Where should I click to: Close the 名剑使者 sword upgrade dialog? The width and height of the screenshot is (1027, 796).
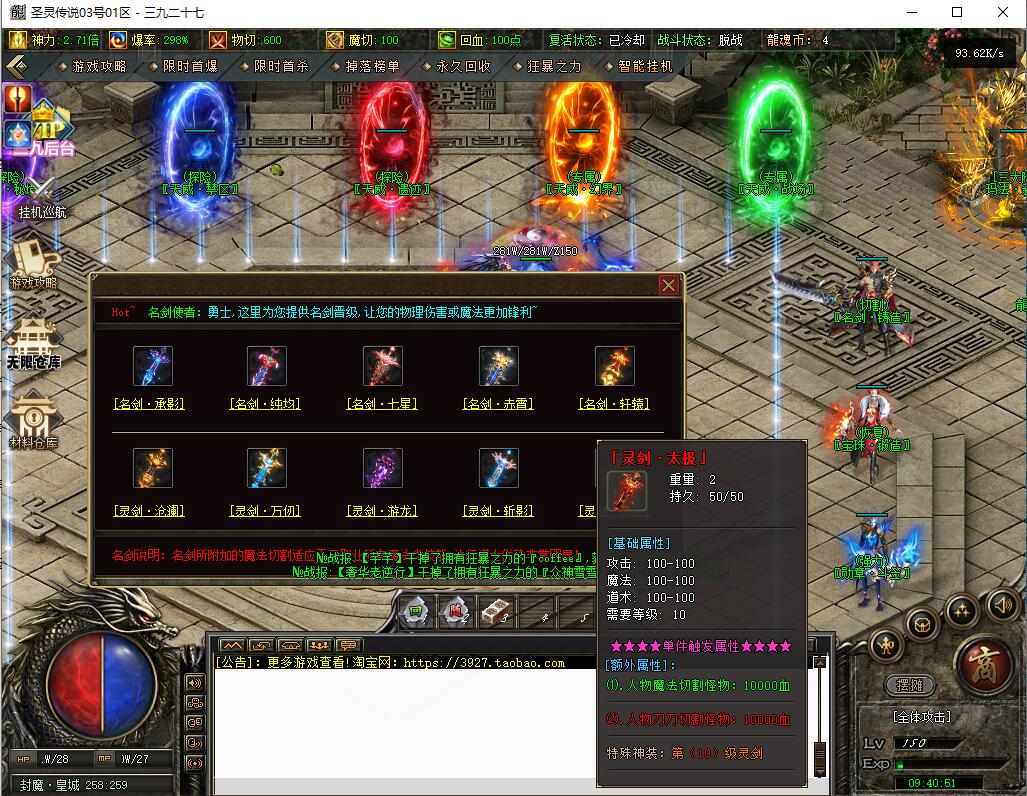point(668,285)
